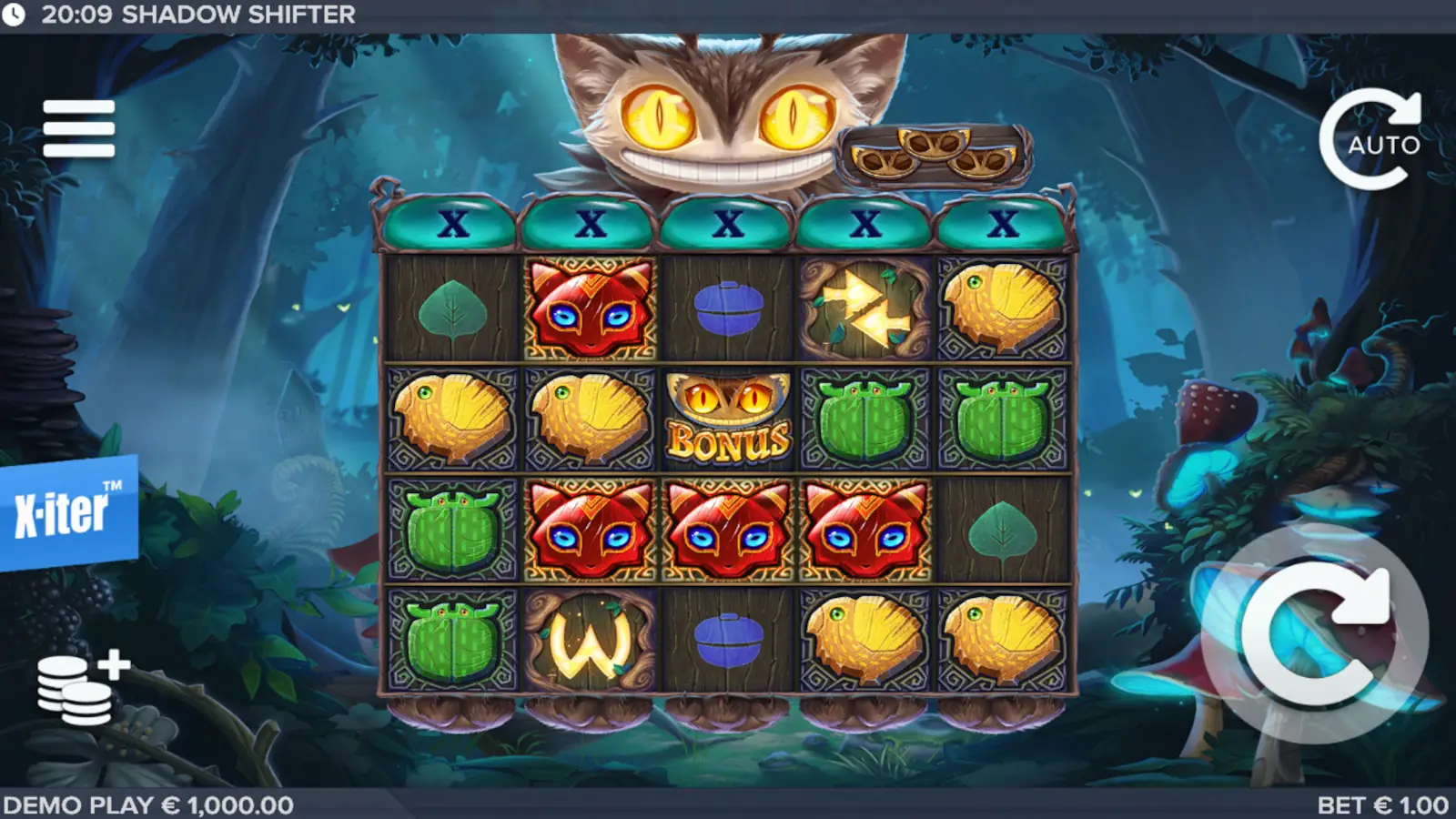Open the X-iter feature buy menu
The image size is (1456, 819).
pos(59,510)
